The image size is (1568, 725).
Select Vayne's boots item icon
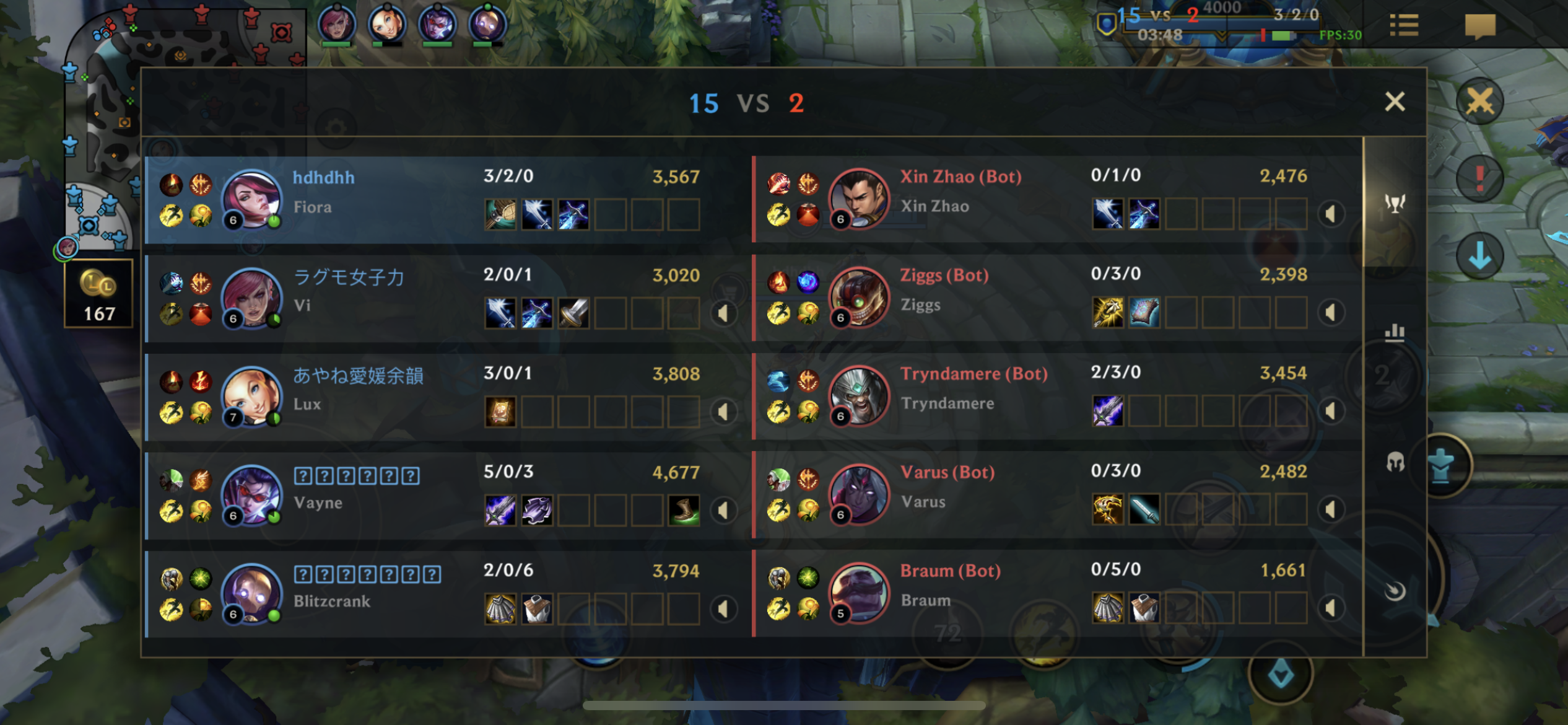684,511
